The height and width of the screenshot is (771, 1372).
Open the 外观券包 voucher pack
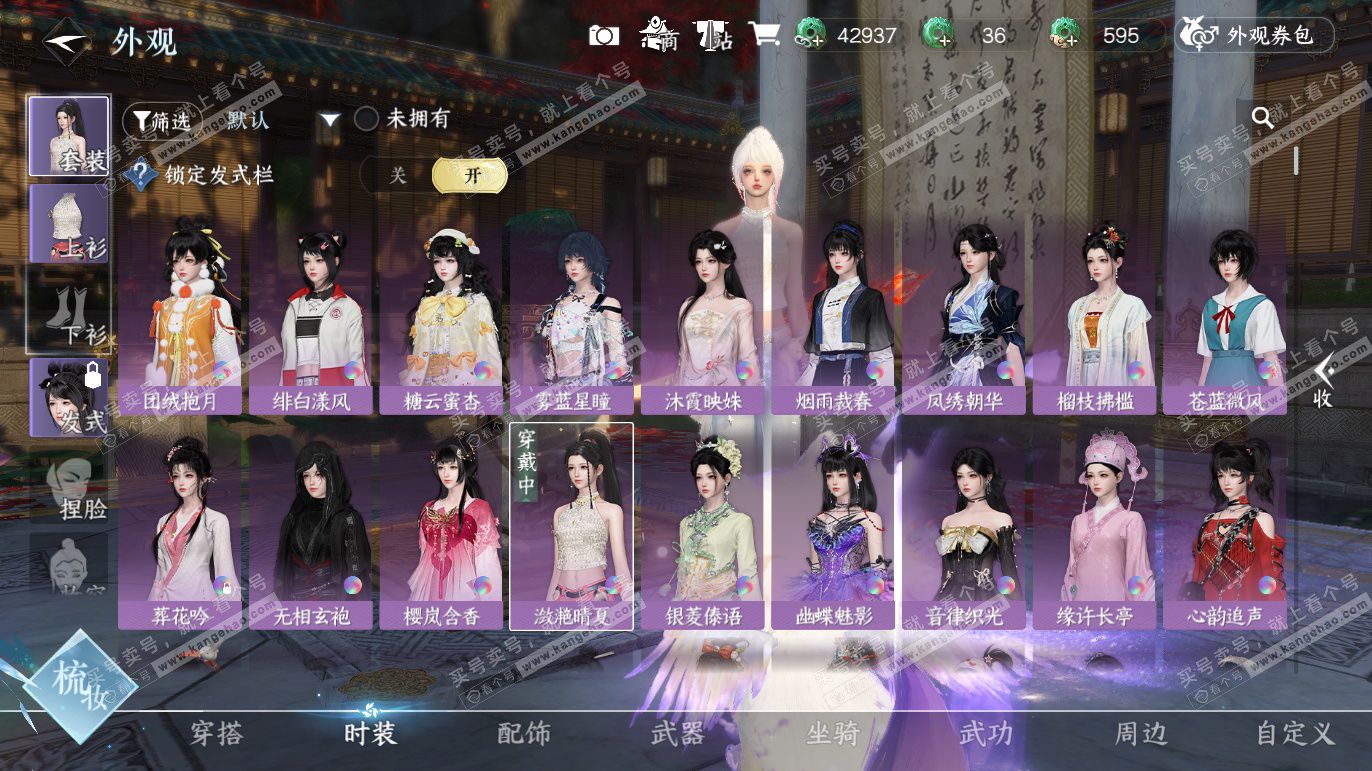[1256, 36]
